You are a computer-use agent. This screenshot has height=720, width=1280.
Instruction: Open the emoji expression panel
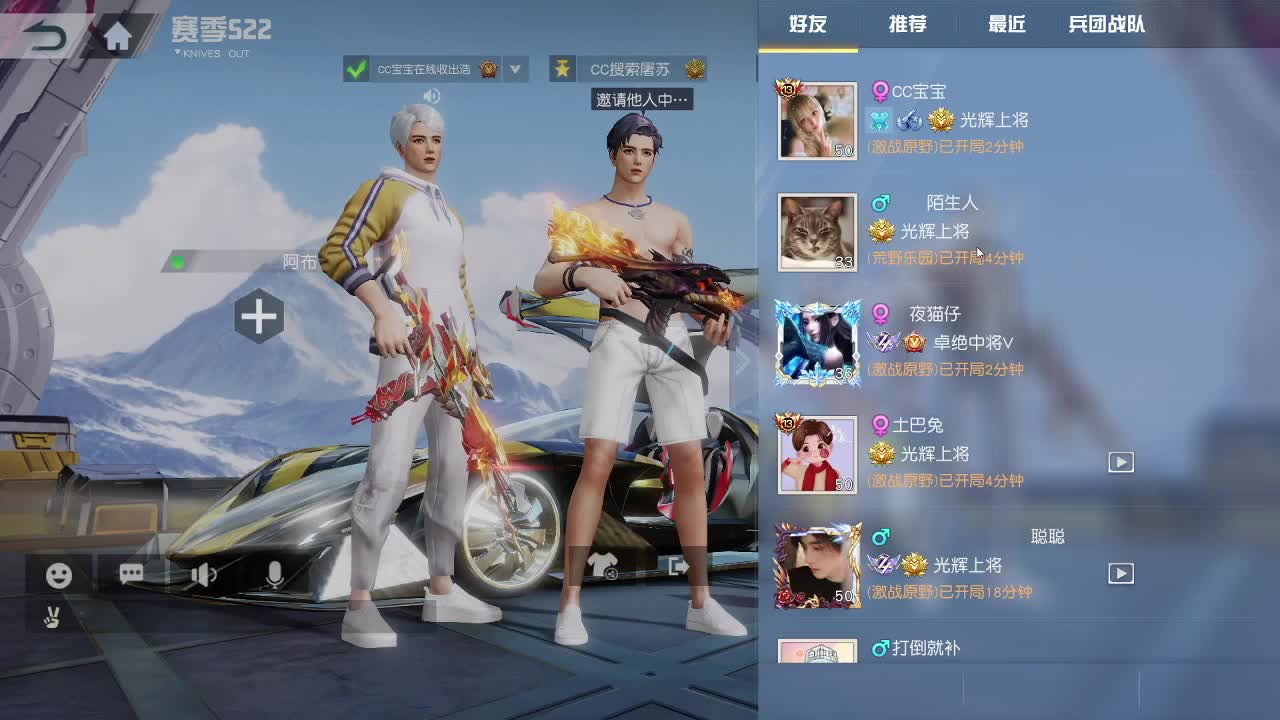57,575
